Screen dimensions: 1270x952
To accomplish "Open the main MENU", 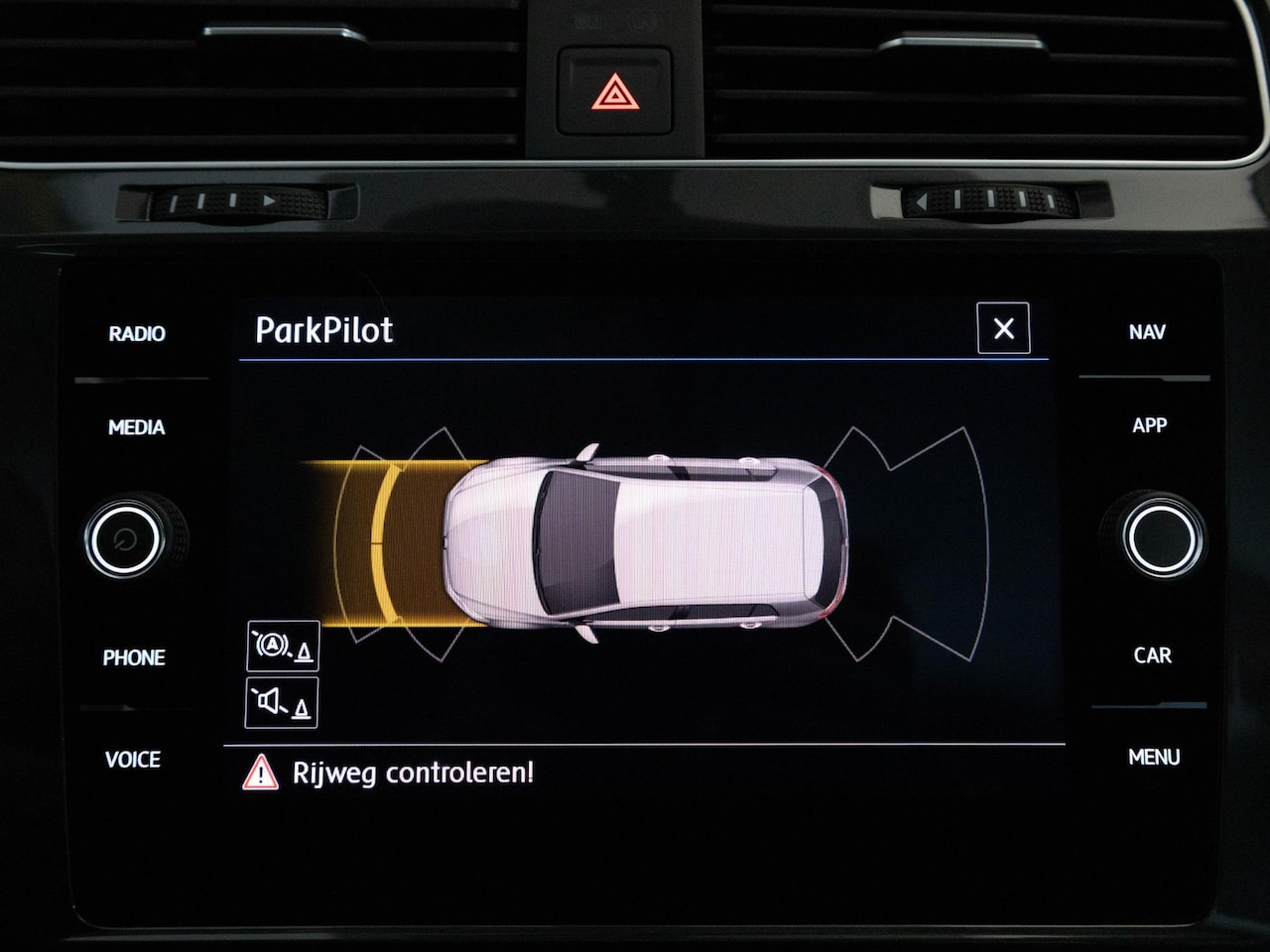I will (1154, 758).
